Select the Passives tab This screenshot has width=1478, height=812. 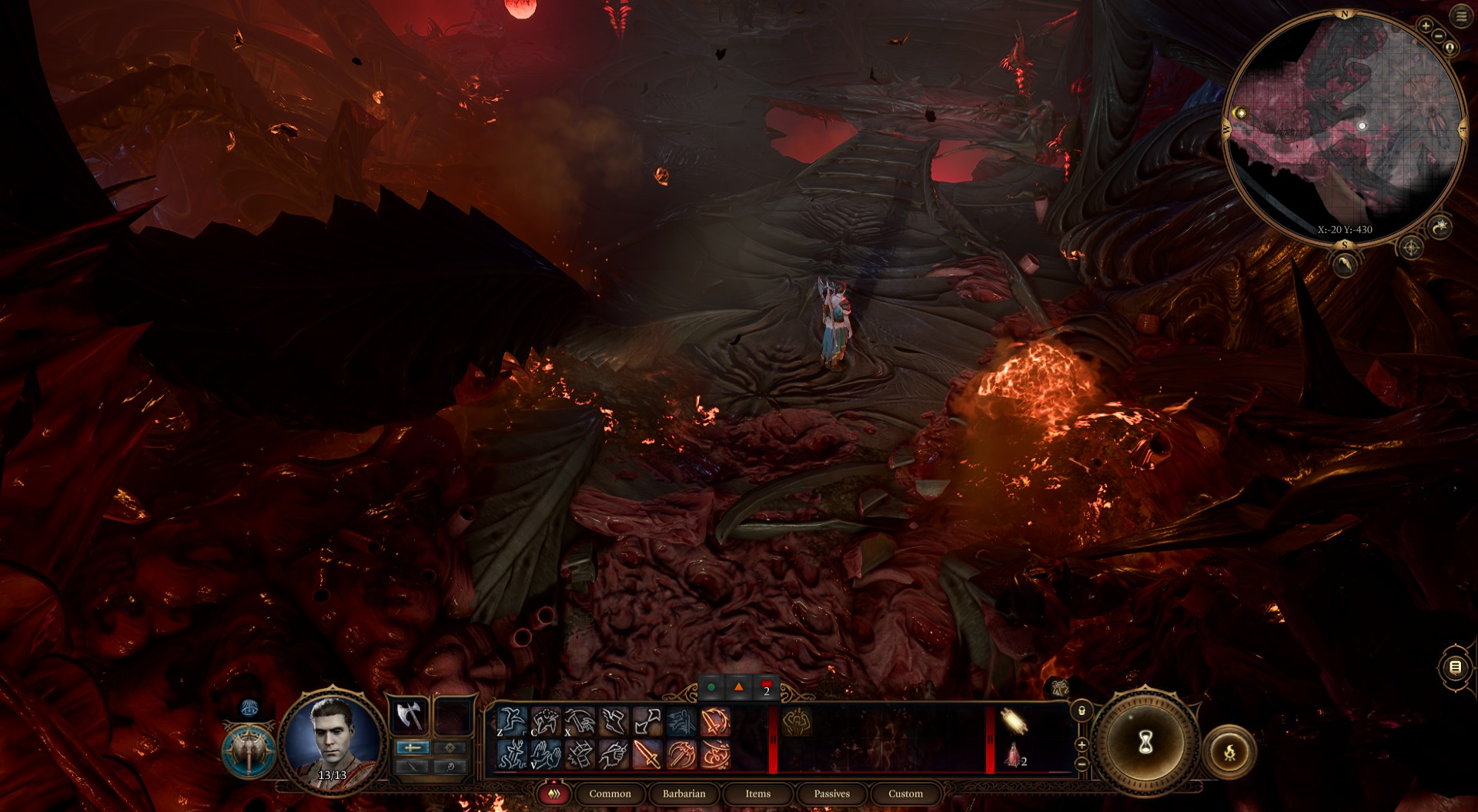pyautogui.click(x=831, y=794)
